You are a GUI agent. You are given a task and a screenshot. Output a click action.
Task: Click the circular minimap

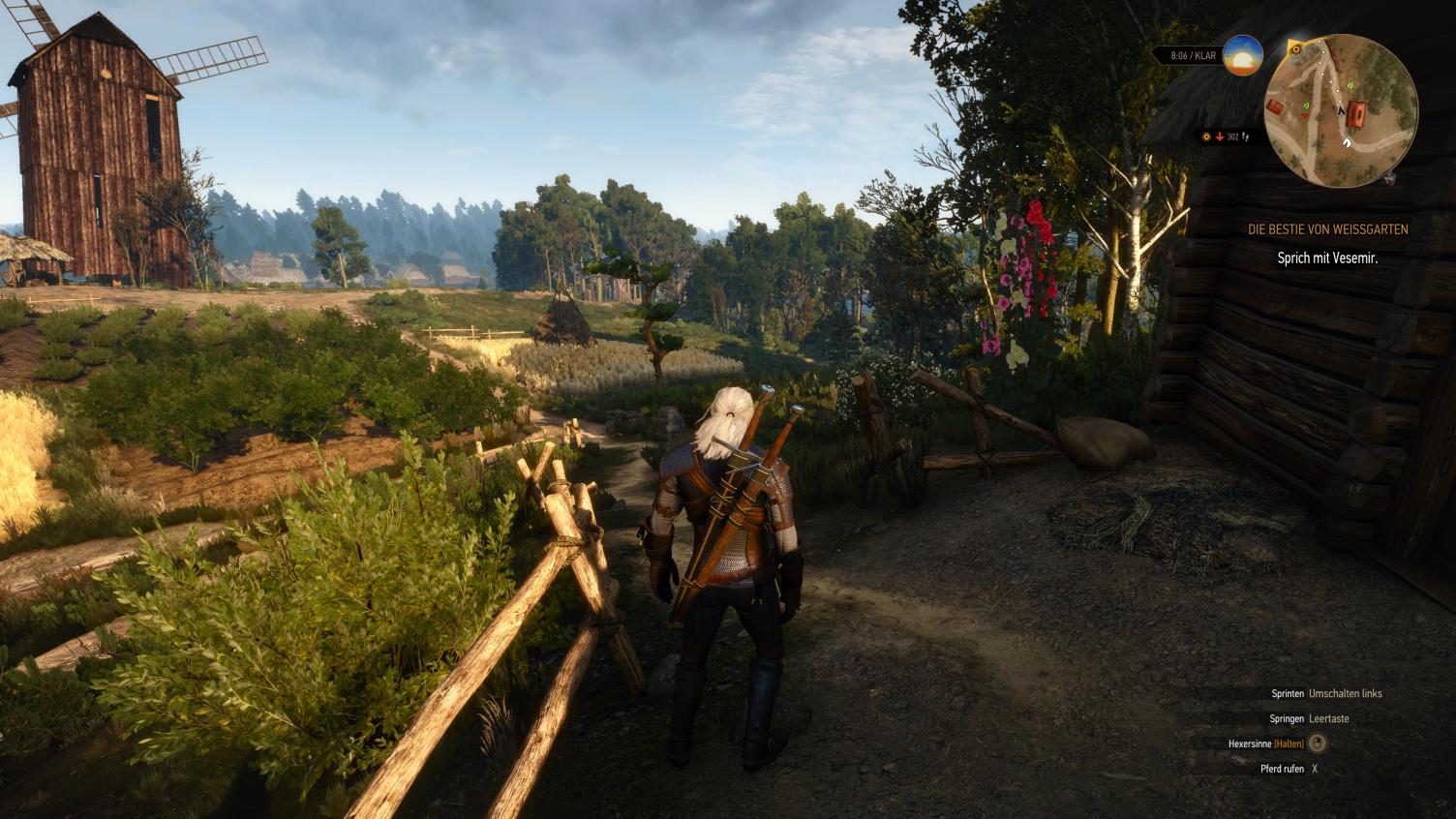click(x=1341, y=110)
